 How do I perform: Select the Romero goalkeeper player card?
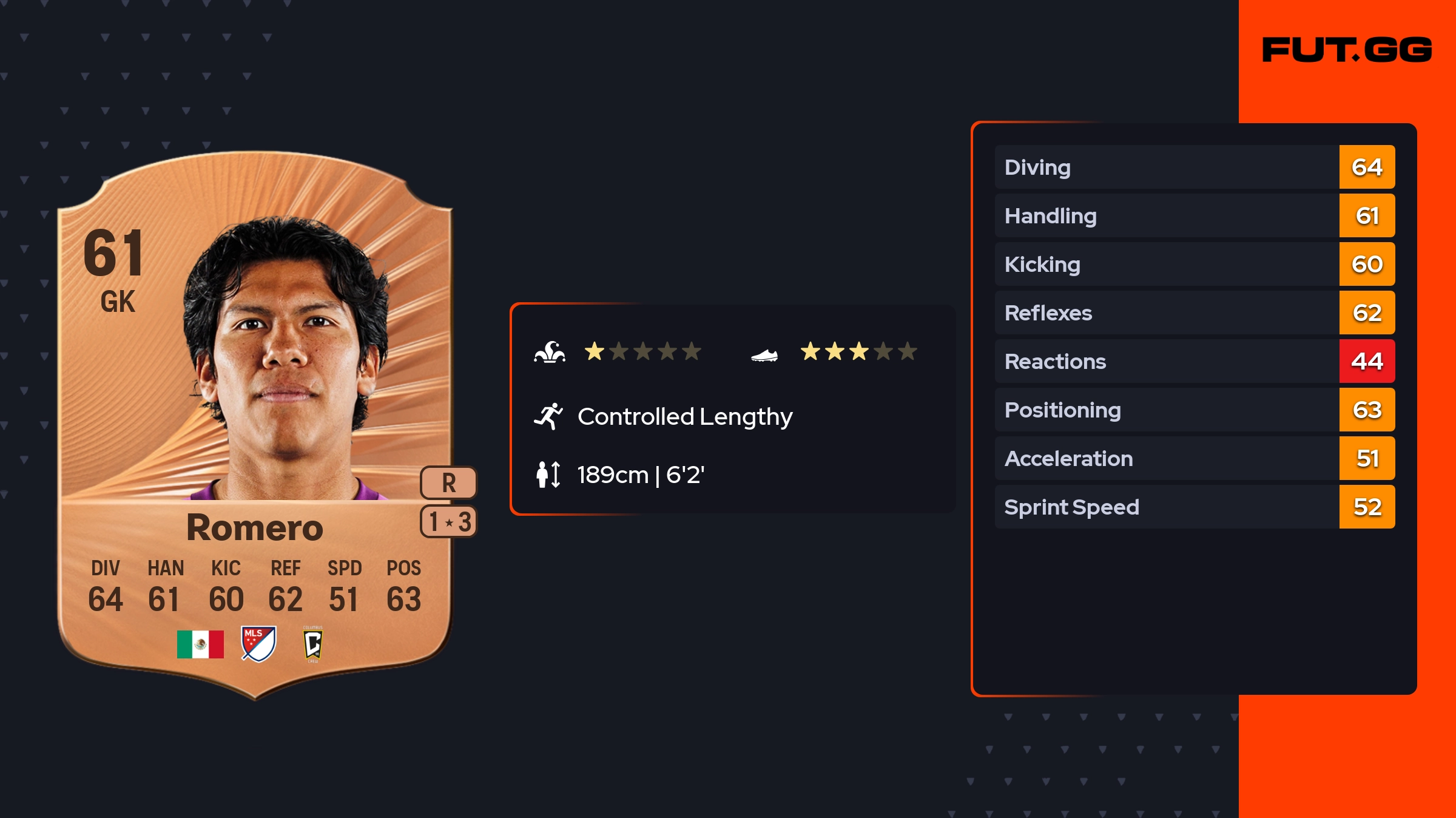tap(255, 425)
